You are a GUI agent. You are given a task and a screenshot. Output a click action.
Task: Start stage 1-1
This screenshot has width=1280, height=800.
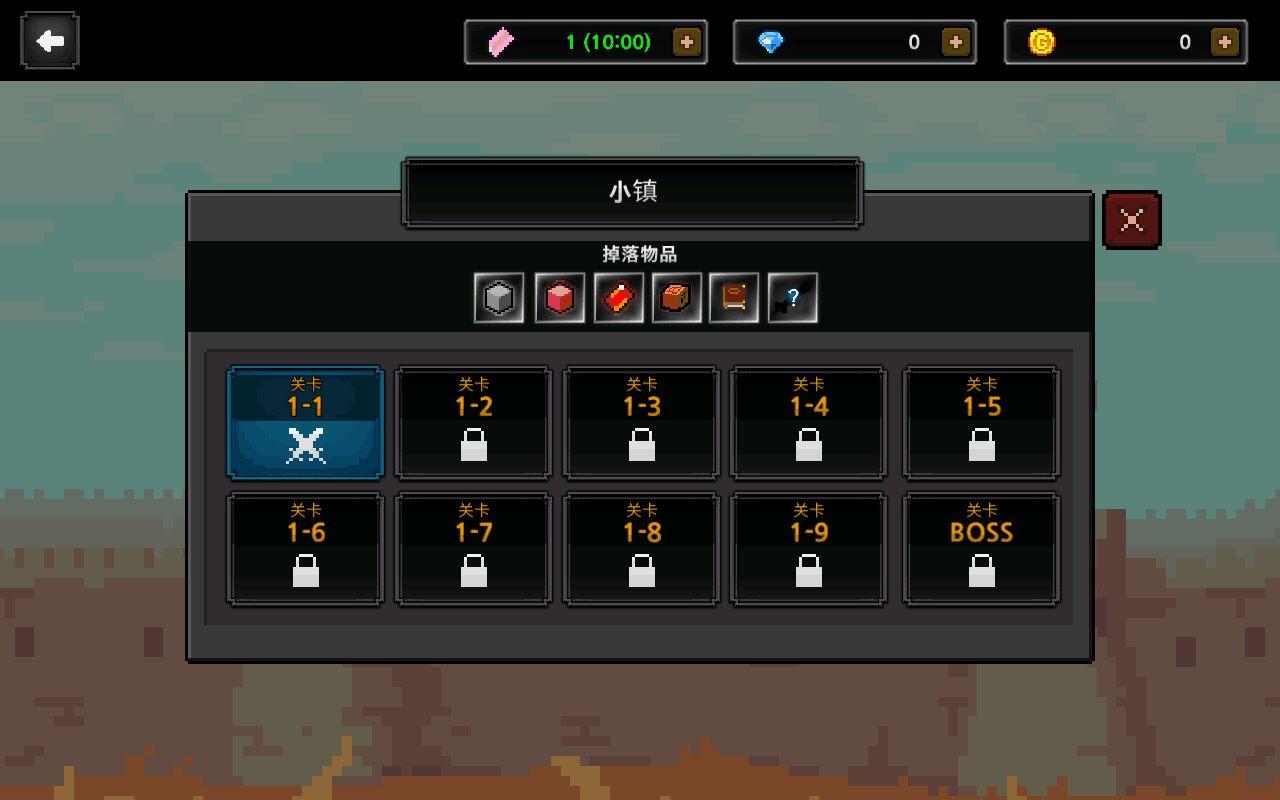coord(305,423)
